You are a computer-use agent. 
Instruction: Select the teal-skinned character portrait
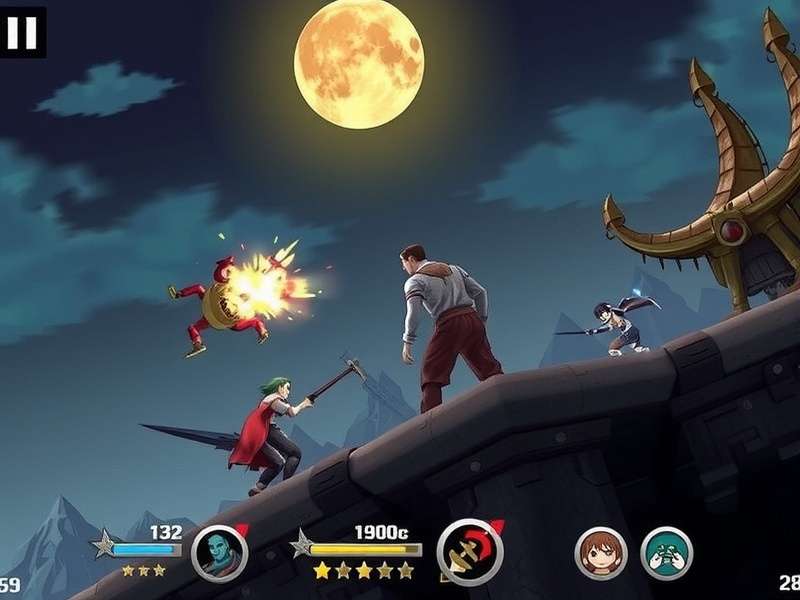[220, 553]
